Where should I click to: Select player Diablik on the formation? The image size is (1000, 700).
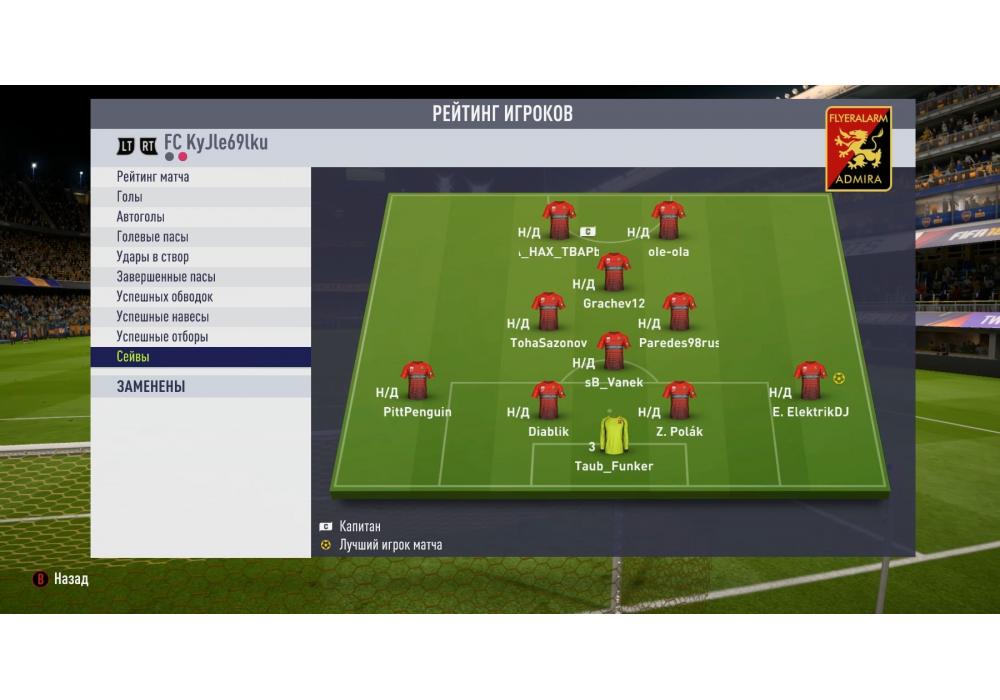coord(548,402)
